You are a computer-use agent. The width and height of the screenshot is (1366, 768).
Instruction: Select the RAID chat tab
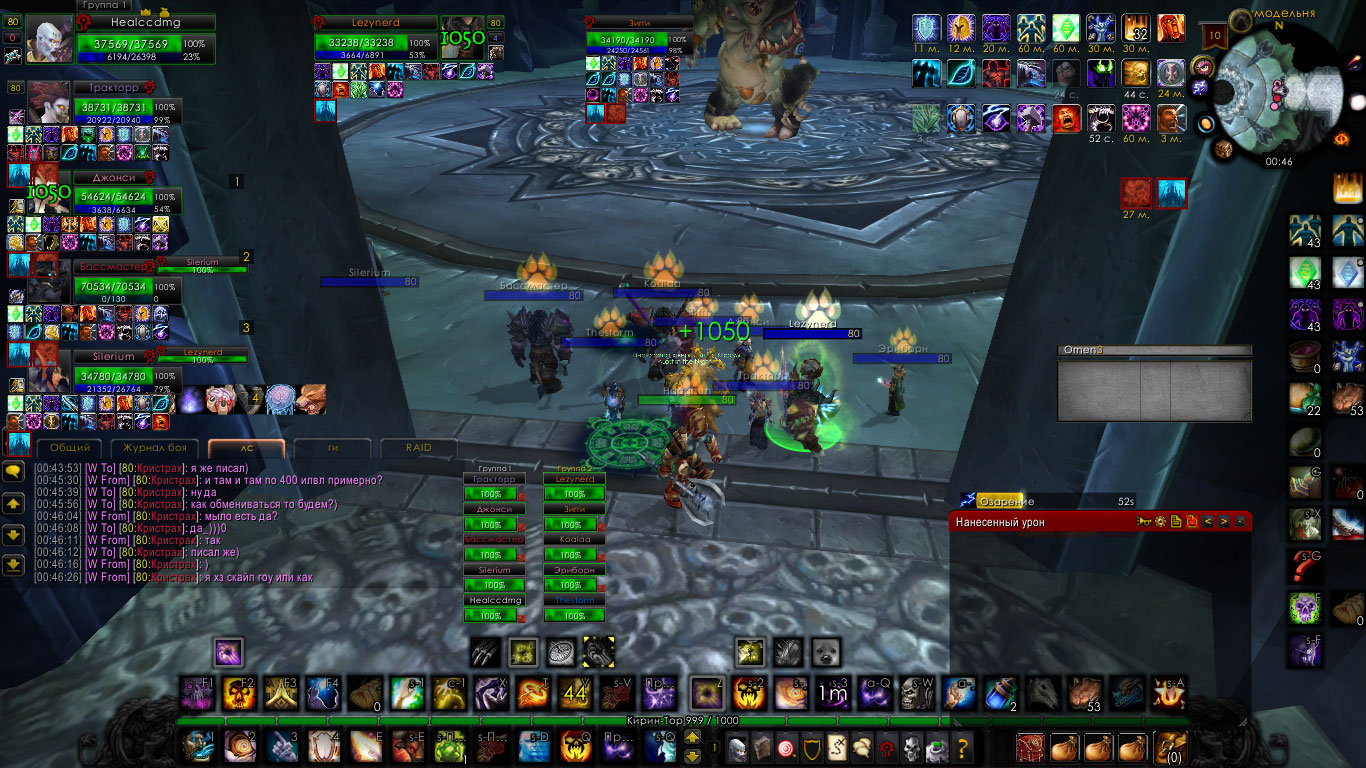click(x=420, y=448)
